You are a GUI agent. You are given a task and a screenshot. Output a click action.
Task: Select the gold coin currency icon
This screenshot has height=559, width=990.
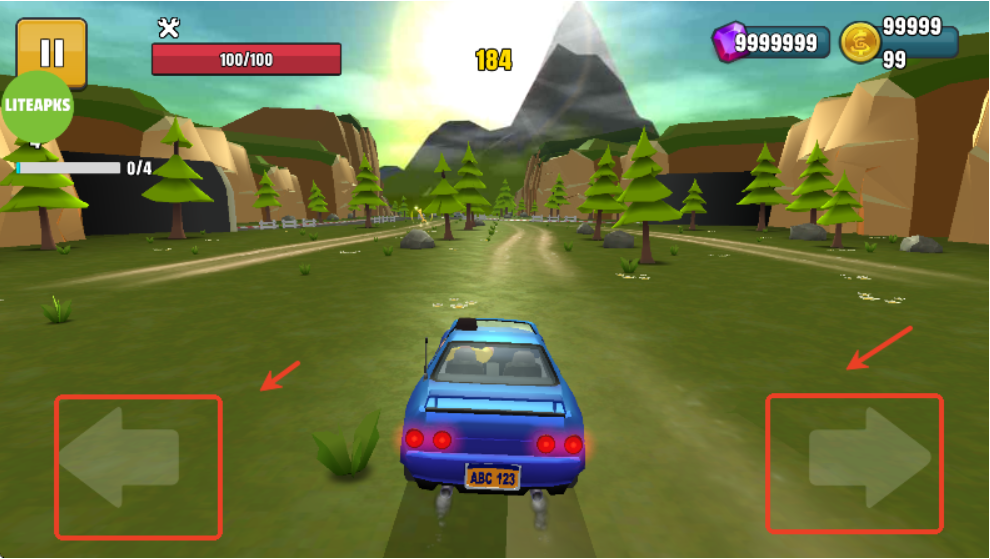[859, 43]
